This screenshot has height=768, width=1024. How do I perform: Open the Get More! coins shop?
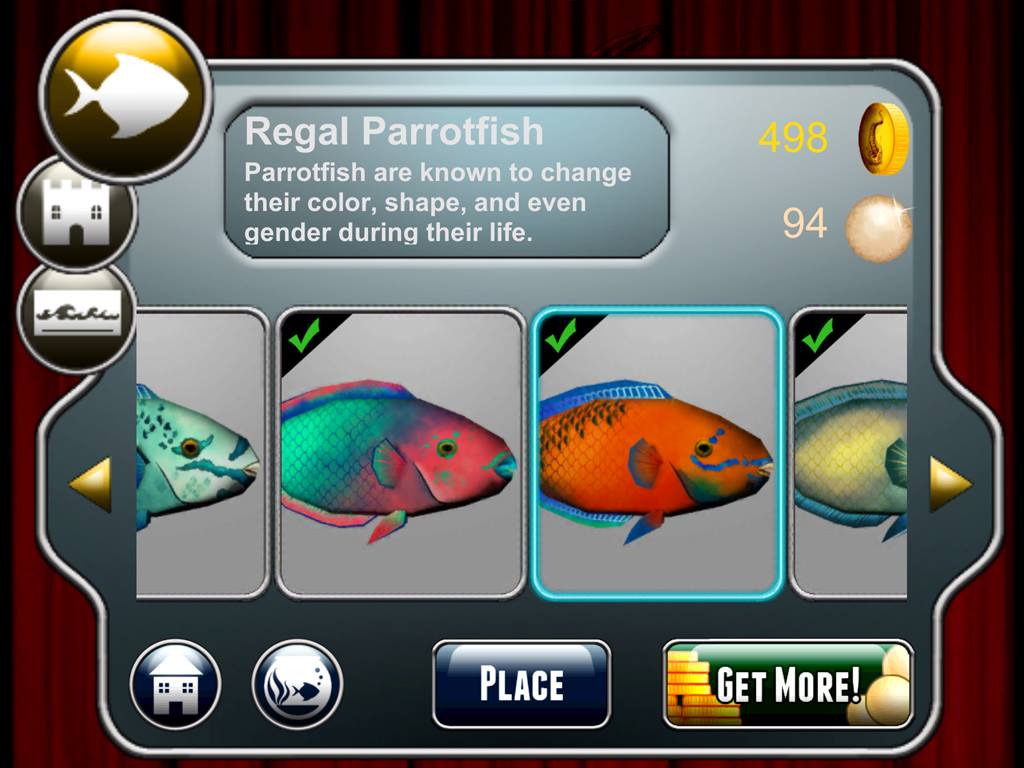click(x=788, y=684)
